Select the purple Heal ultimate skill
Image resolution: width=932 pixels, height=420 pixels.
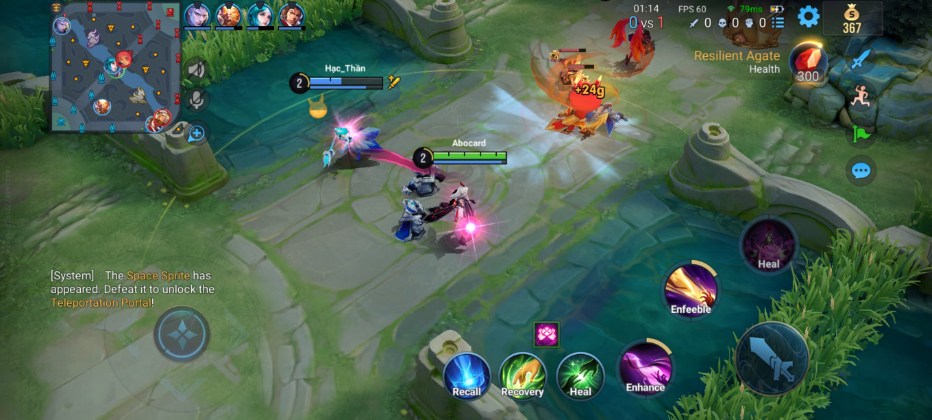tap(768, 245)
